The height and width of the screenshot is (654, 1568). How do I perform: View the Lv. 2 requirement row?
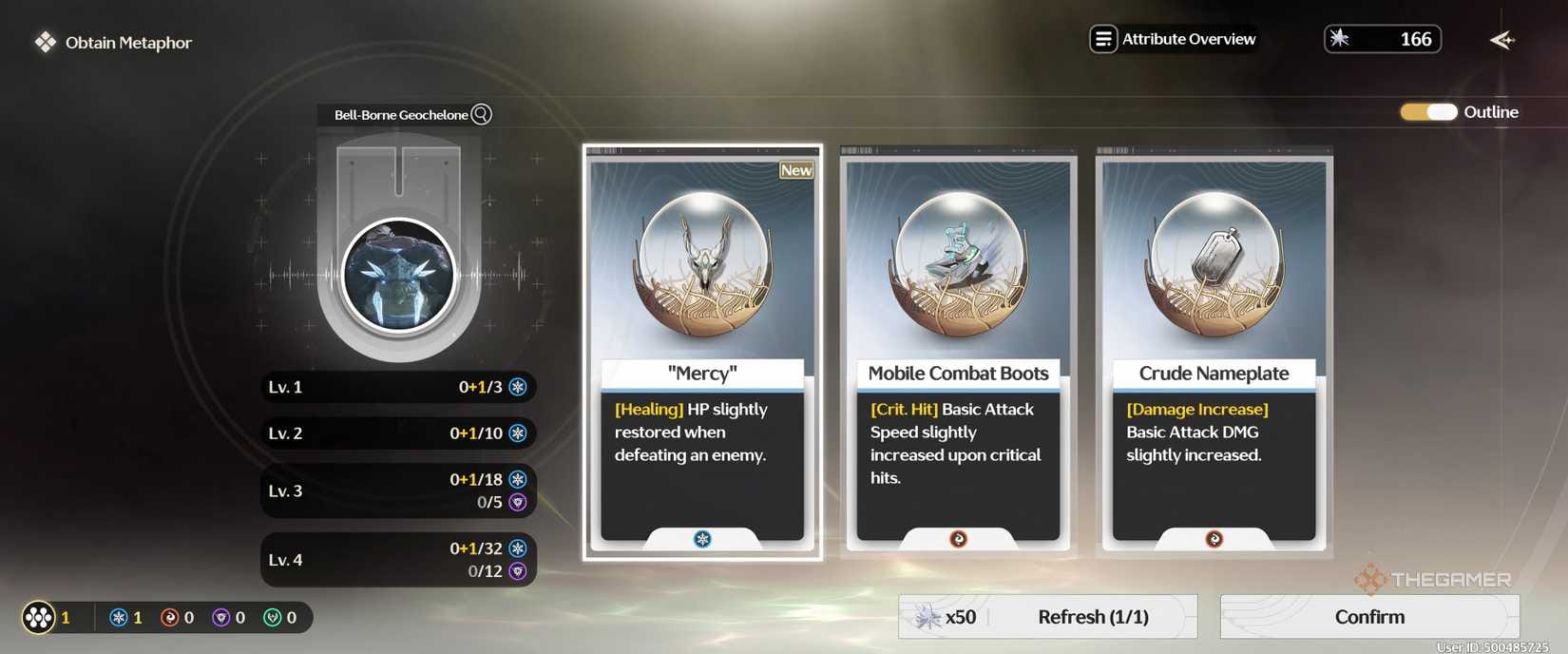[x=398, y=433]
